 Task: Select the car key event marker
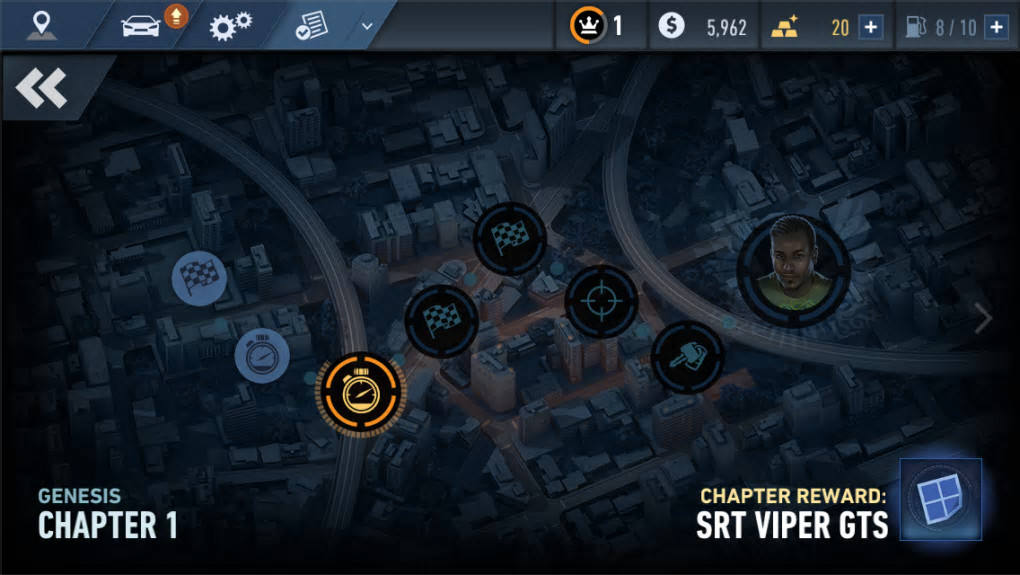[688, 357]
